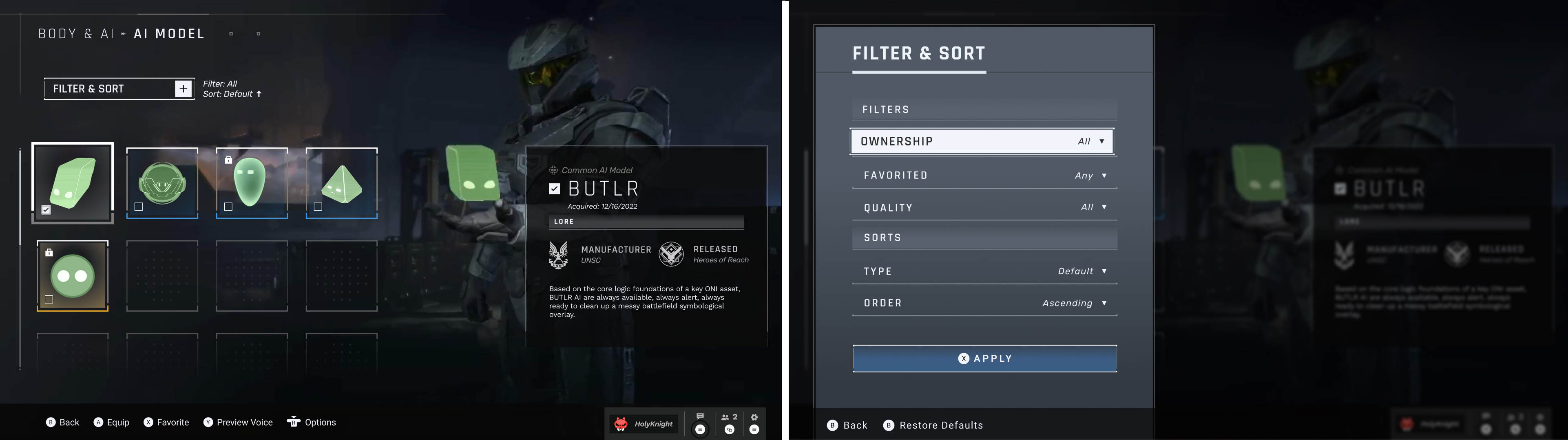Open the settings gear icon
This screenshot has height=440, width=1568.
[x=754, y=424]
